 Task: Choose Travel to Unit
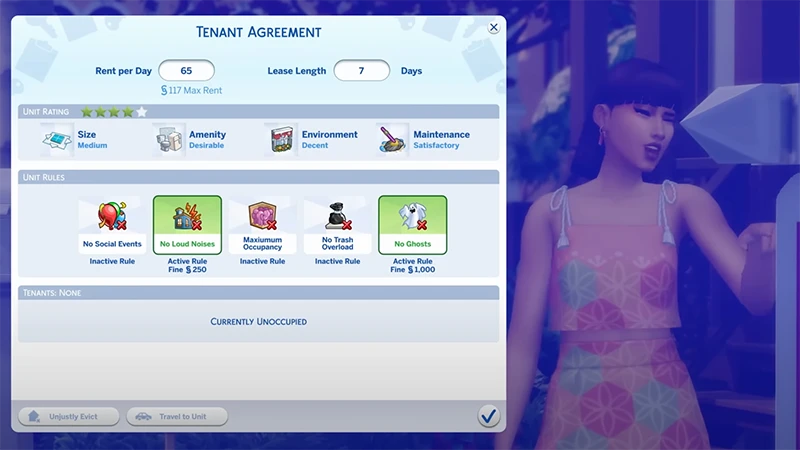pyautogui.click(x=177, y=416)
